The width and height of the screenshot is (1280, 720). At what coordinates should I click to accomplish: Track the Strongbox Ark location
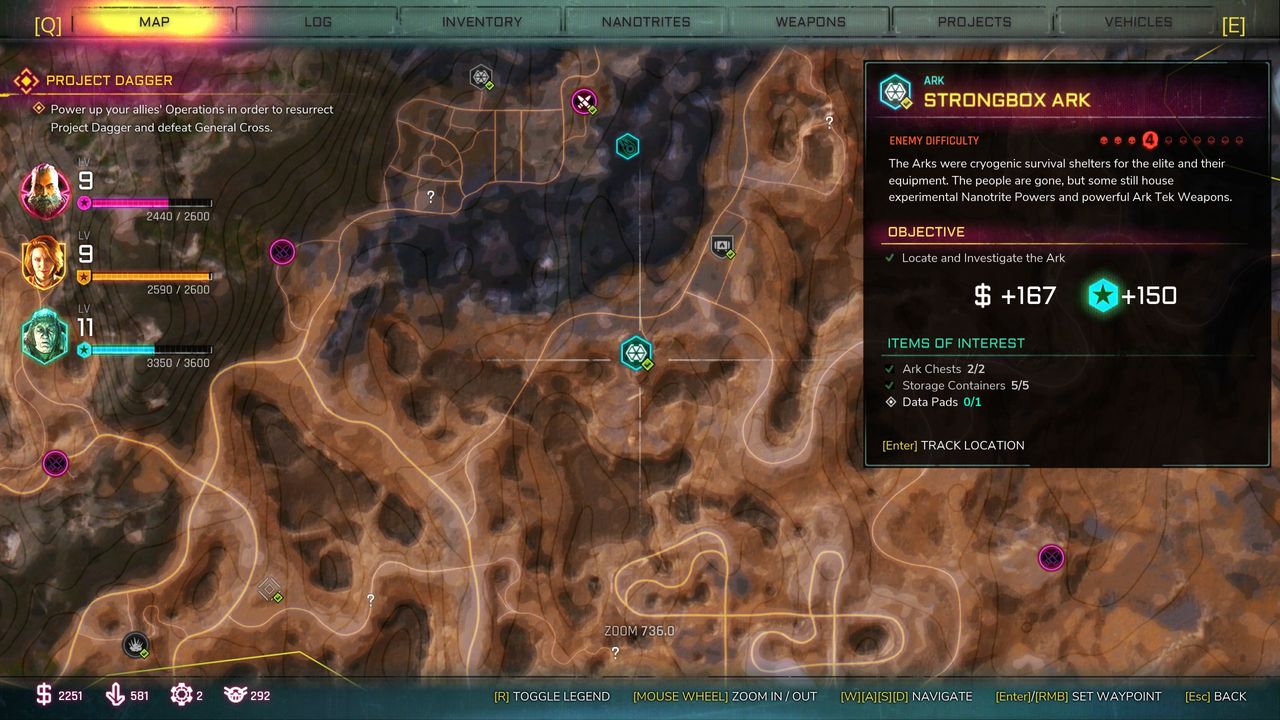[x=953, y=445]
